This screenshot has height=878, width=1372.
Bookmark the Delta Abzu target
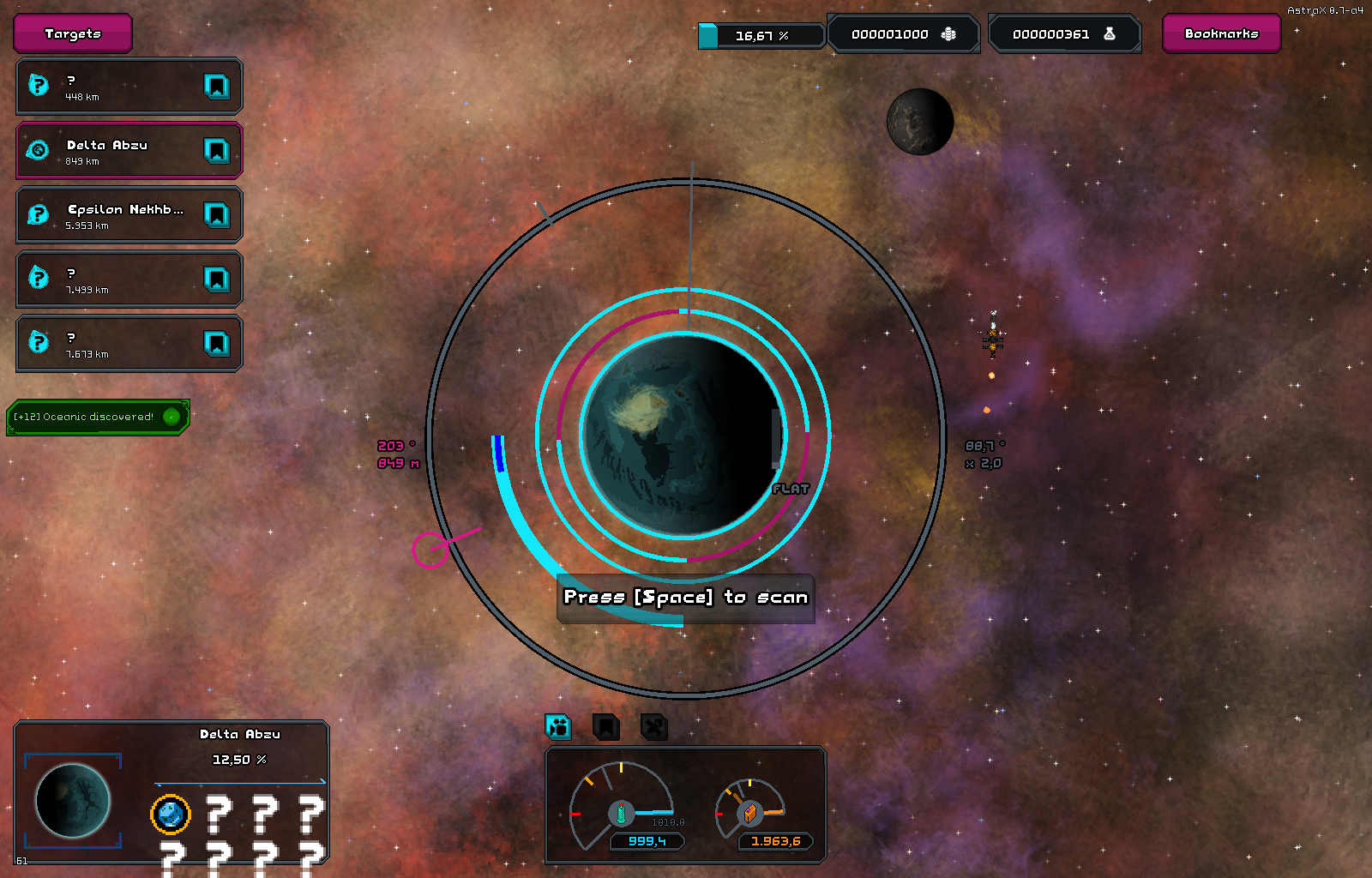(x=216, y=151)
